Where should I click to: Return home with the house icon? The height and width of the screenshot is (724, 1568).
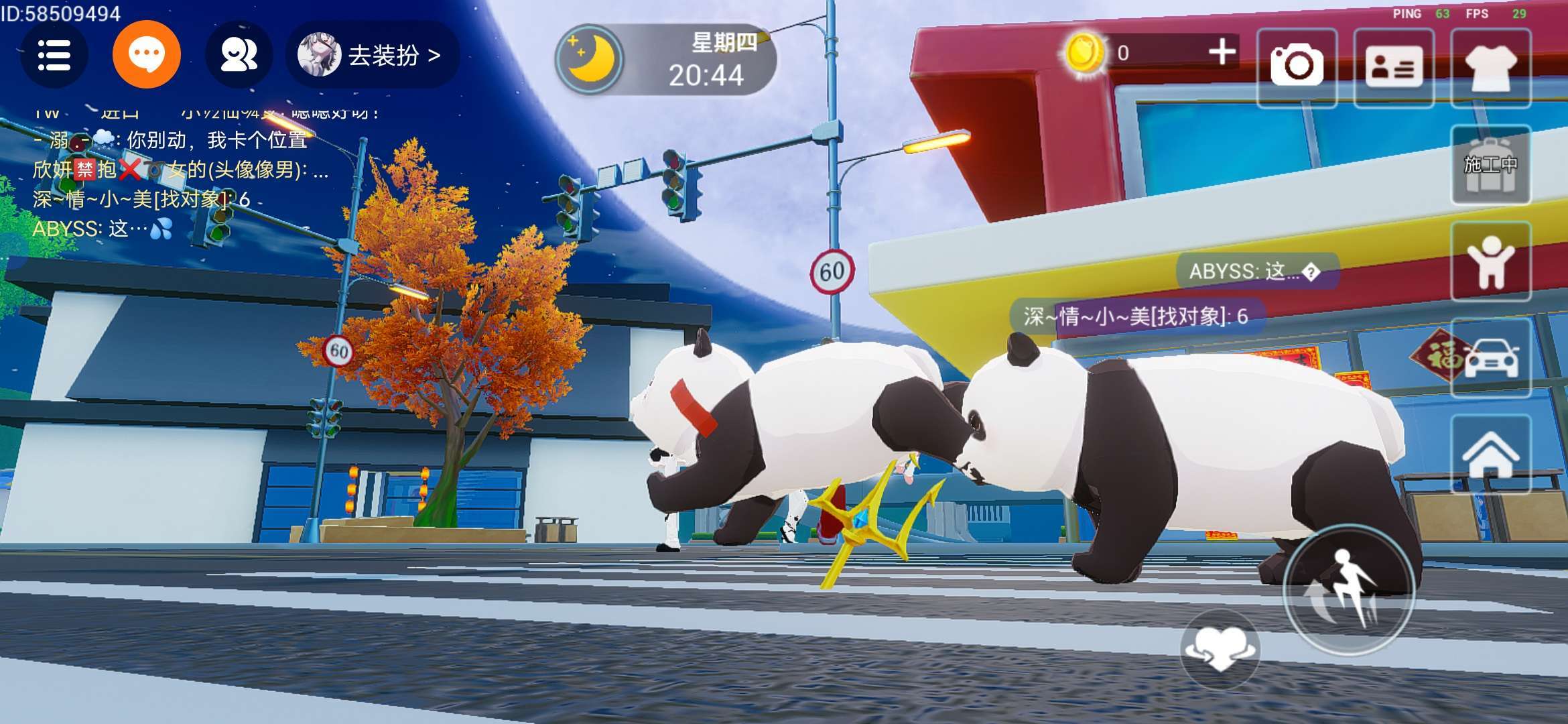coord(1490,455)
